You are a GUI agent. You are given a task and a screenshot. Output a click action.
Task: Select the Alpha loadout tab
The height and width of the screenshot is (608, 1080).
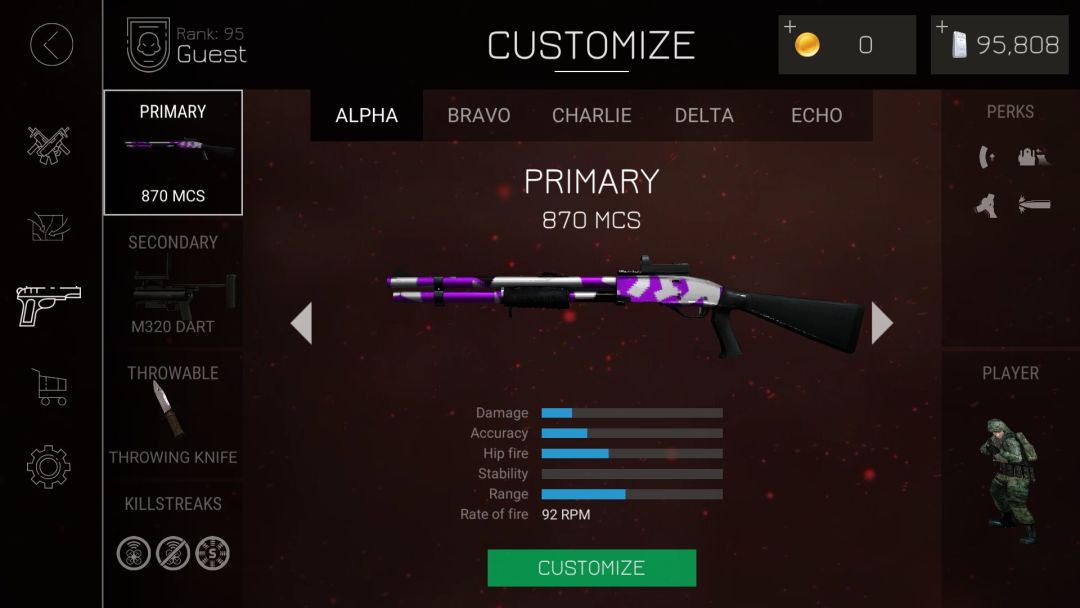click(366, 115)
